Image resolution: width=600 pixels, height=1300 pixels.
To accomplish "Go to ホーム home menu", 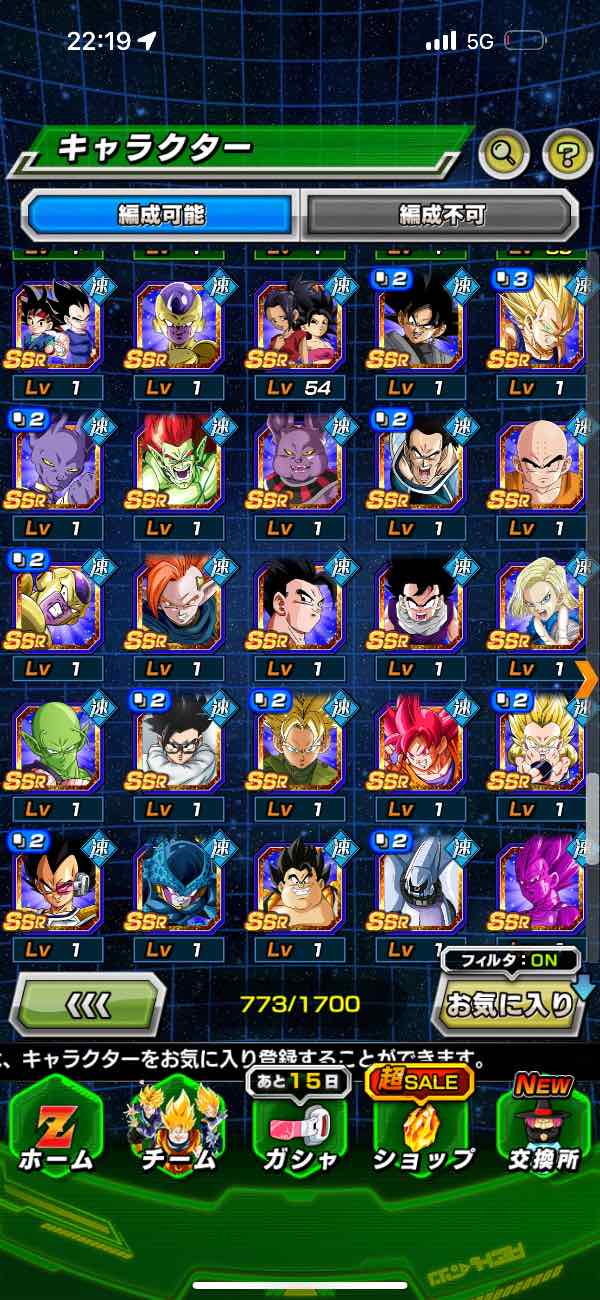I will click(x=57, y=1130).
